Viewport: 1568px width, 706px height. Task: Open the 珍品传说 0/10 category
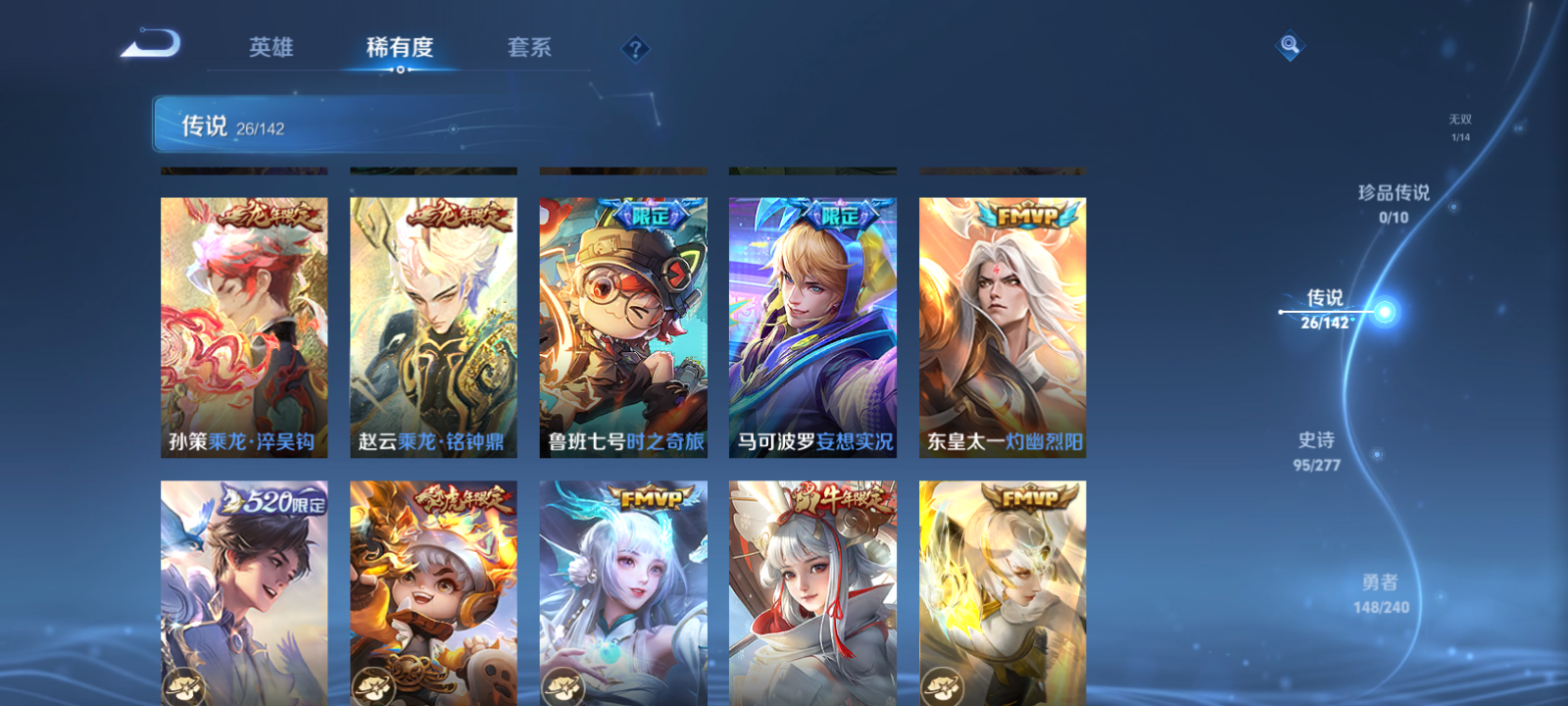tap(1393, 203)
